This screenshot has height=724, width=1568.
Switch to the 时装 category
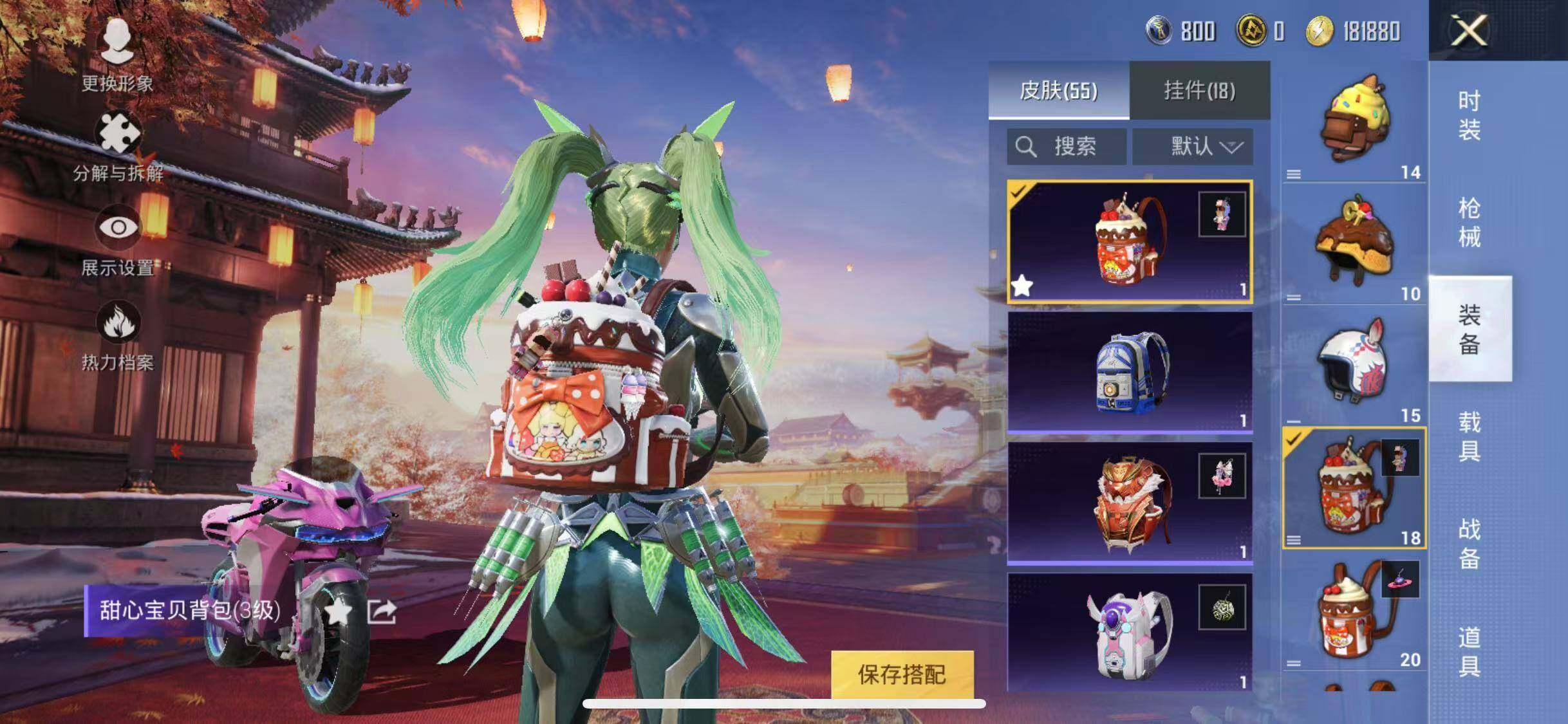tap(1469, 116)
